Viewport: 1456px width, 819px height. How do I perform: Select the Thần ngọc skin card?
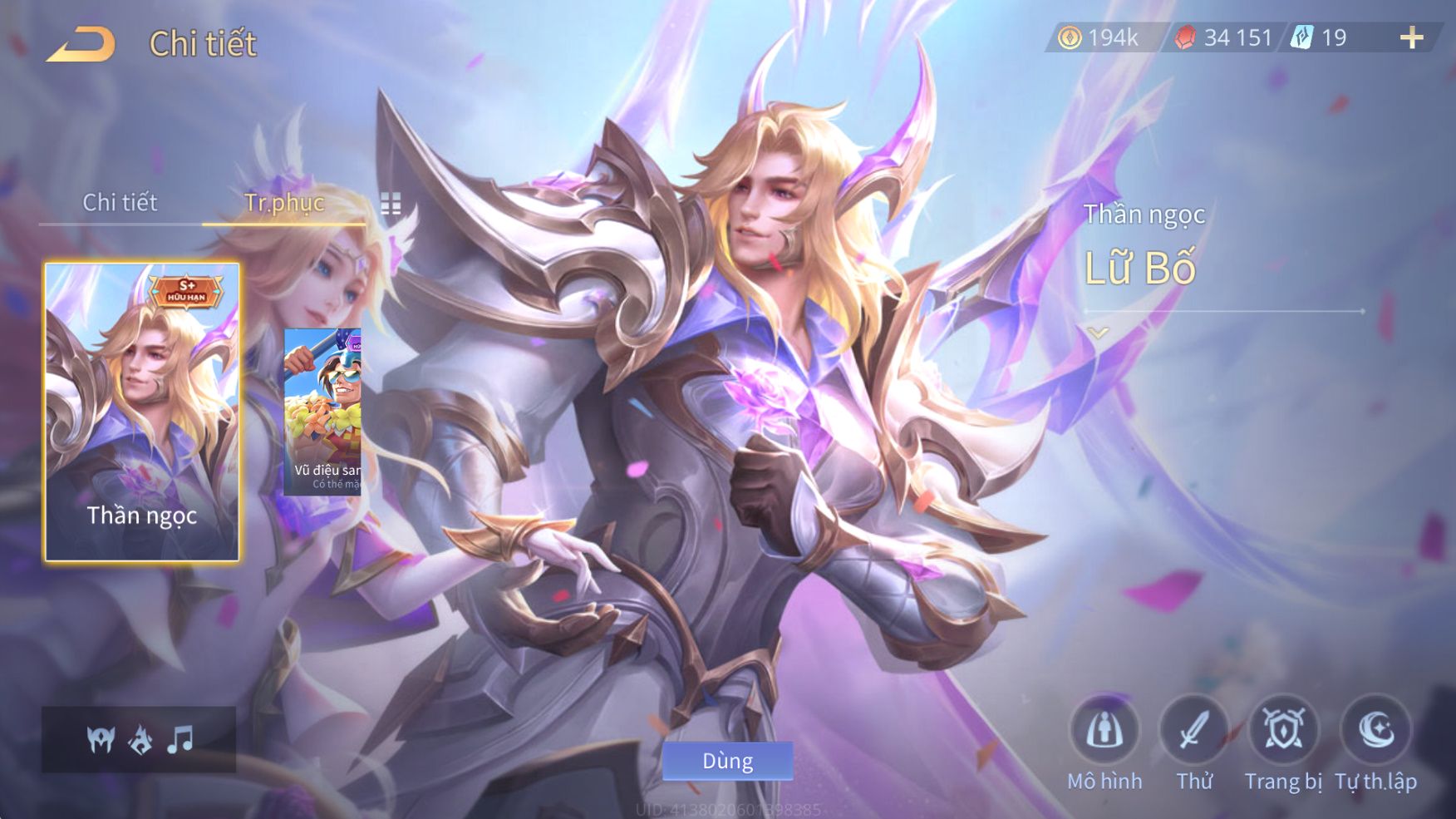tap(142, 412)
